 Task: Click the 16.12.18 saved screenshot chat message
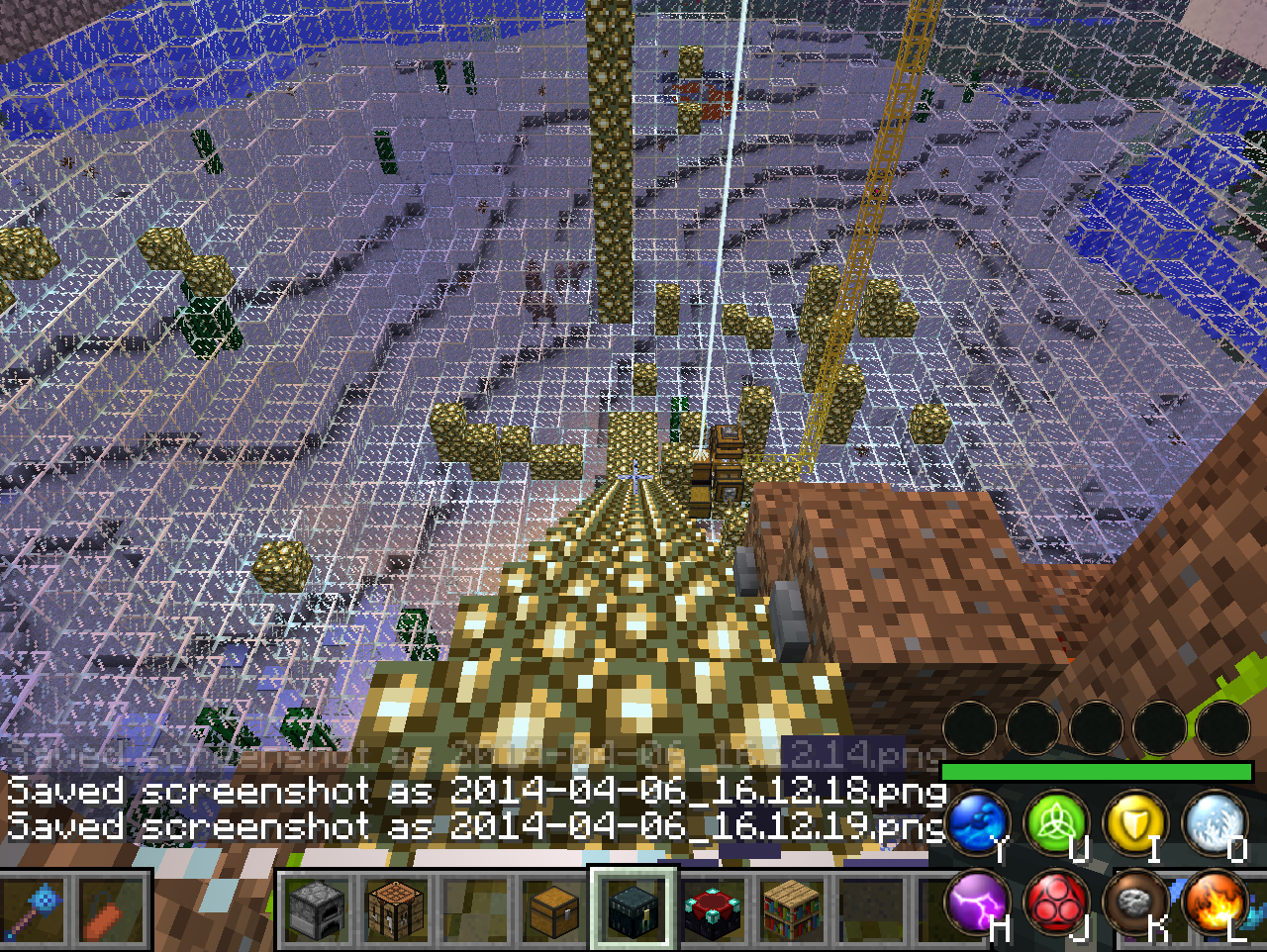pos(475,792)
